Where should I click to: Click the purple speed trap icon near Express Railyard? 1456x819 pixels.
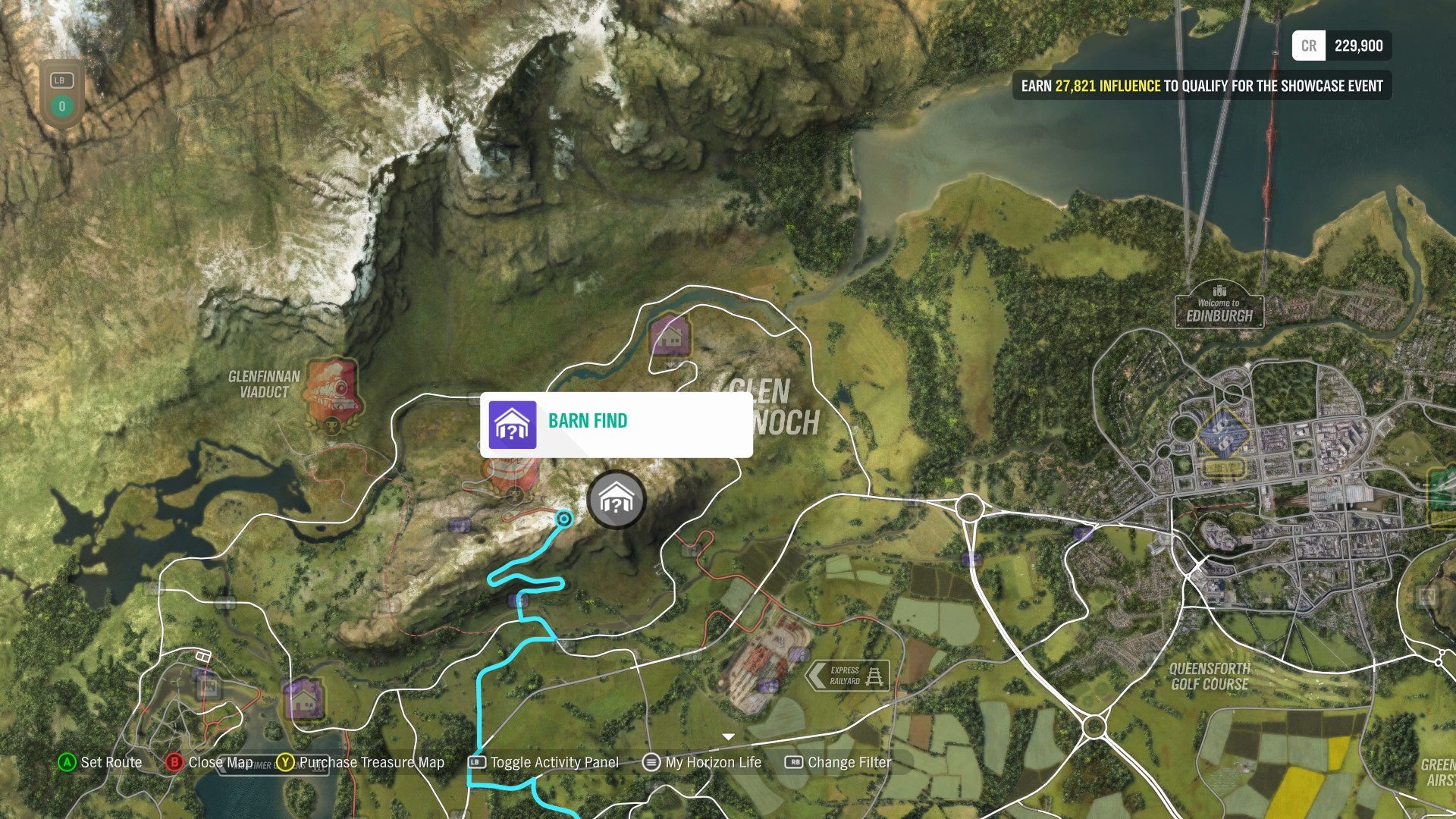pos(799,654)
